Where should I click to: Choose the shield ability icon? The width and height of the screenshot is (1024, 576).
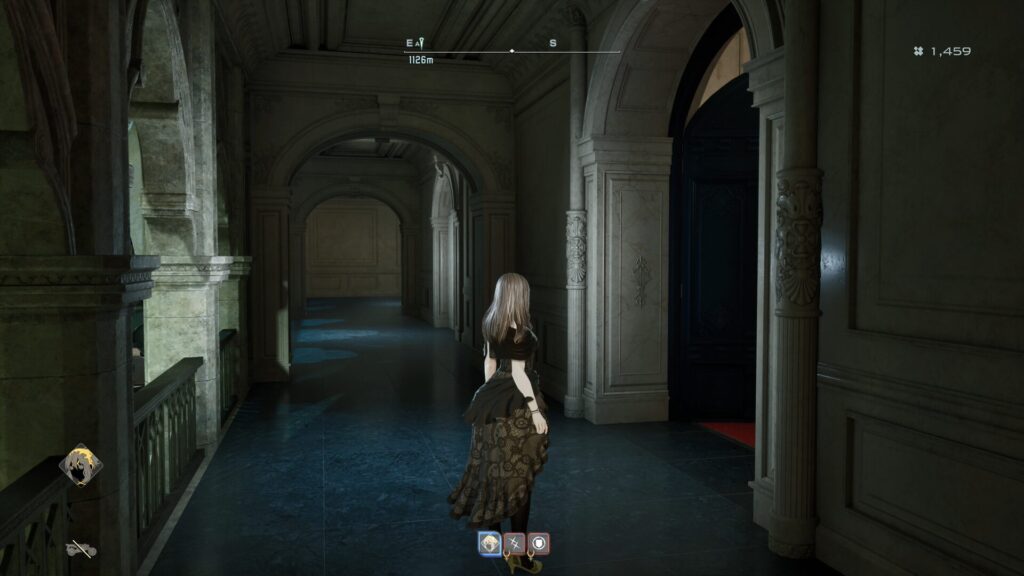[538, 543]
